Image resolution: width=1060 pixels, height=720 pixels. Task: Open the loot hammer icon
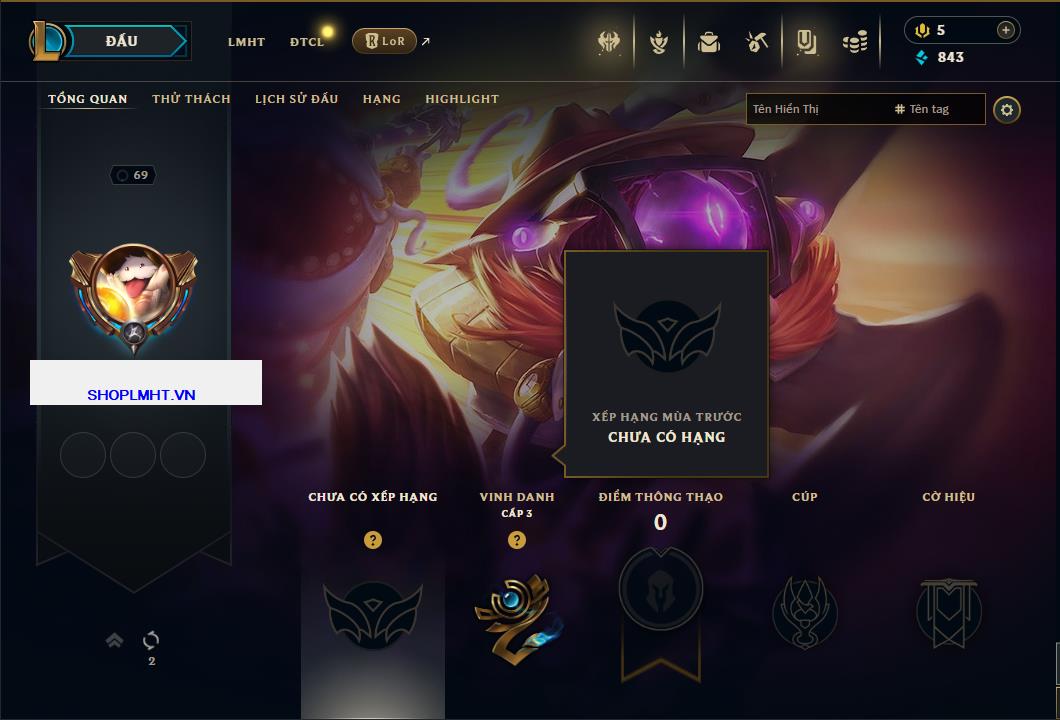(x=757, y=42)
